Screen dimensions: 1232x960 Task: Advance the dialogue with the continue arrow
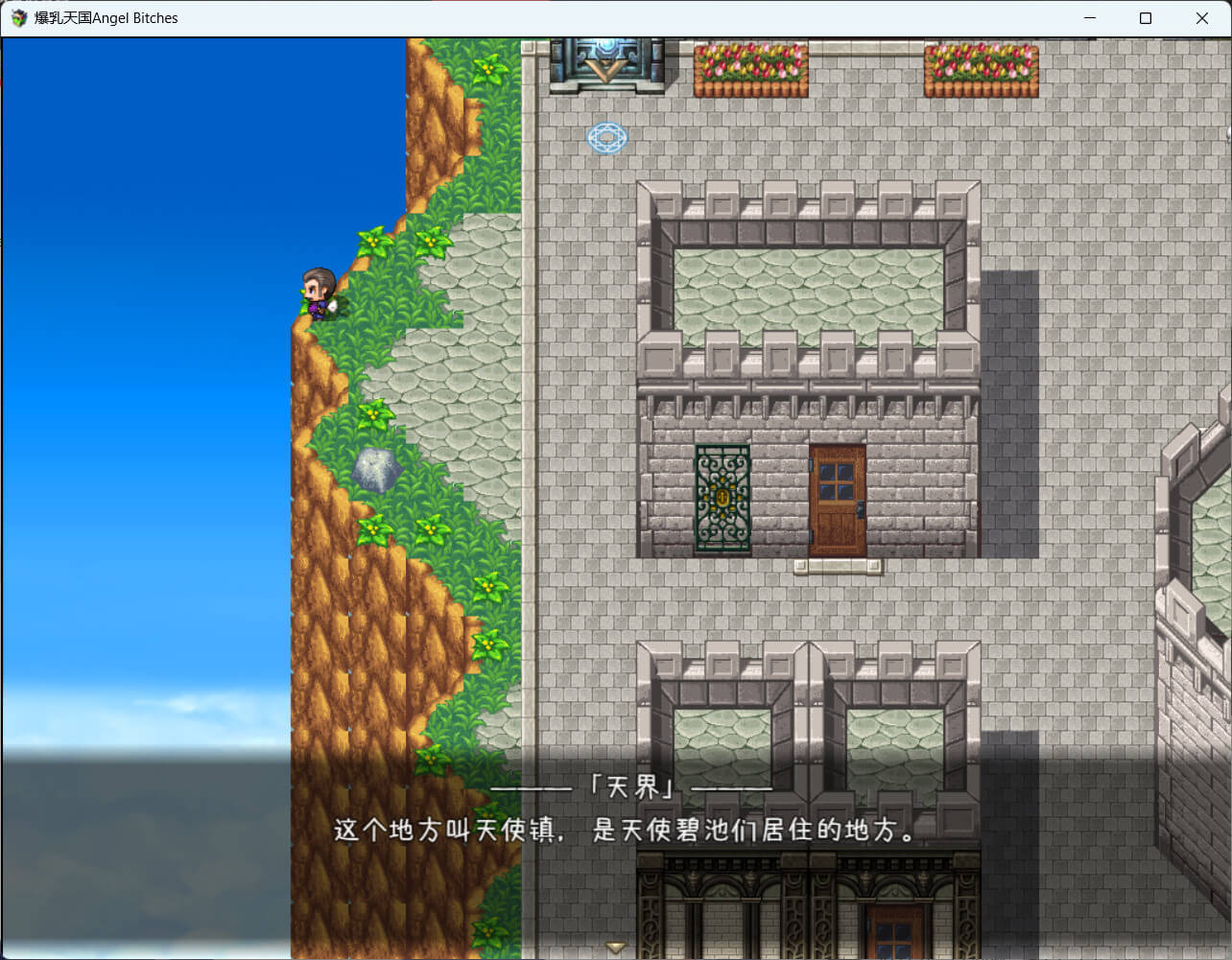(x=616, y=947)
